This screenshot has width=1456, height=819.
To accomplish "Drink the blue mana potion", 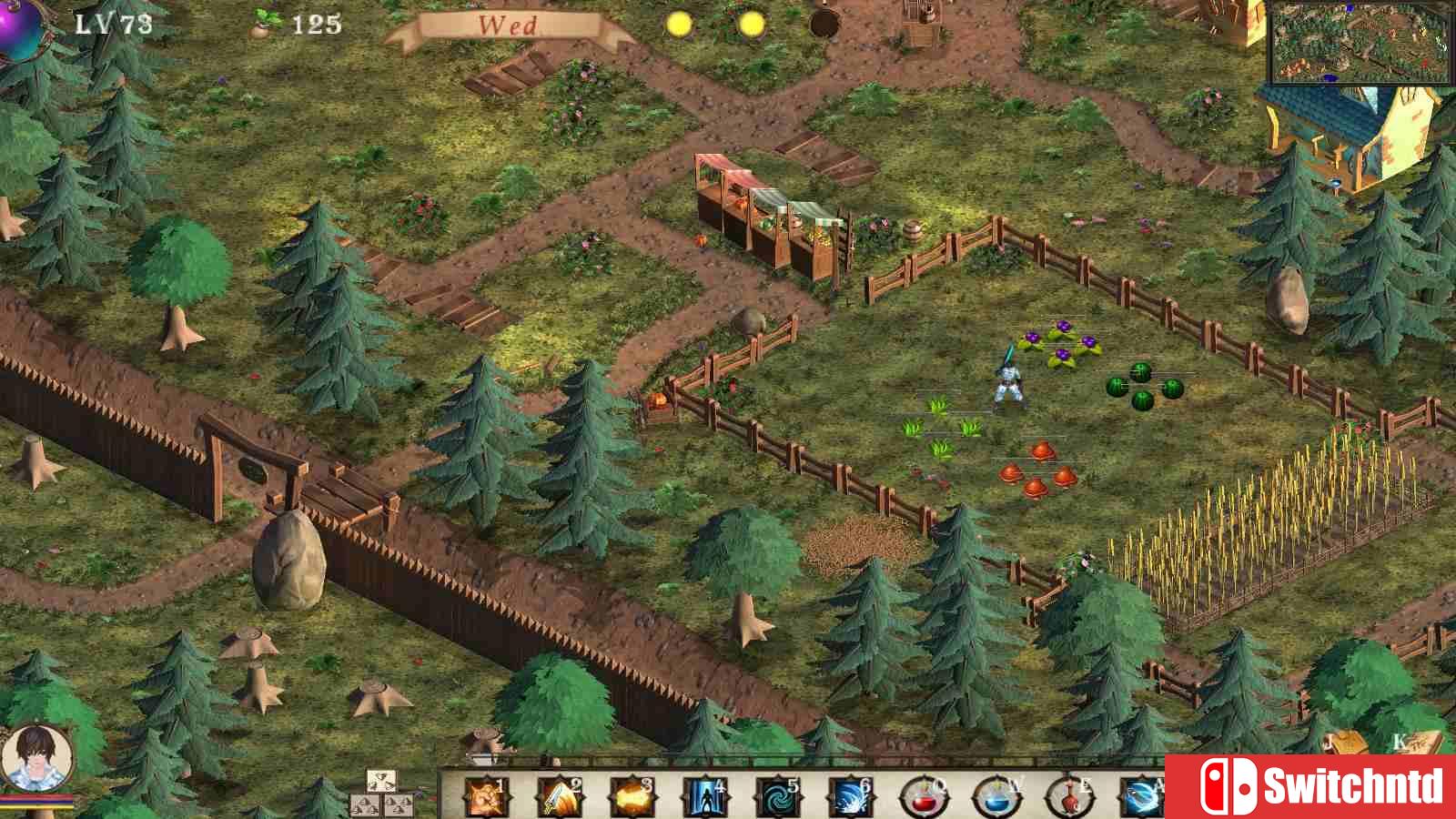I will click(995, 797).
